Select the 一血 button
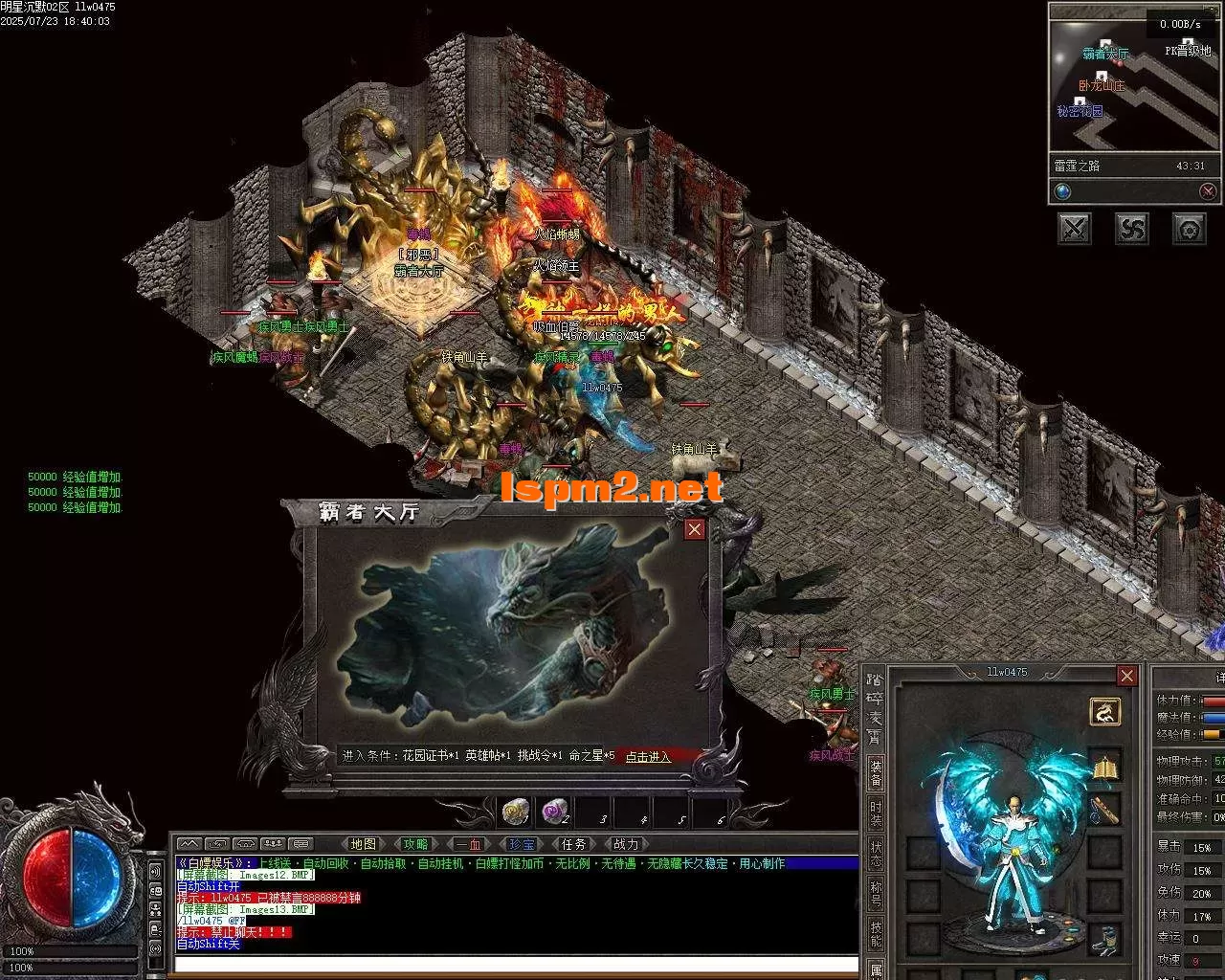The image size is (1225, 980). 468,844
